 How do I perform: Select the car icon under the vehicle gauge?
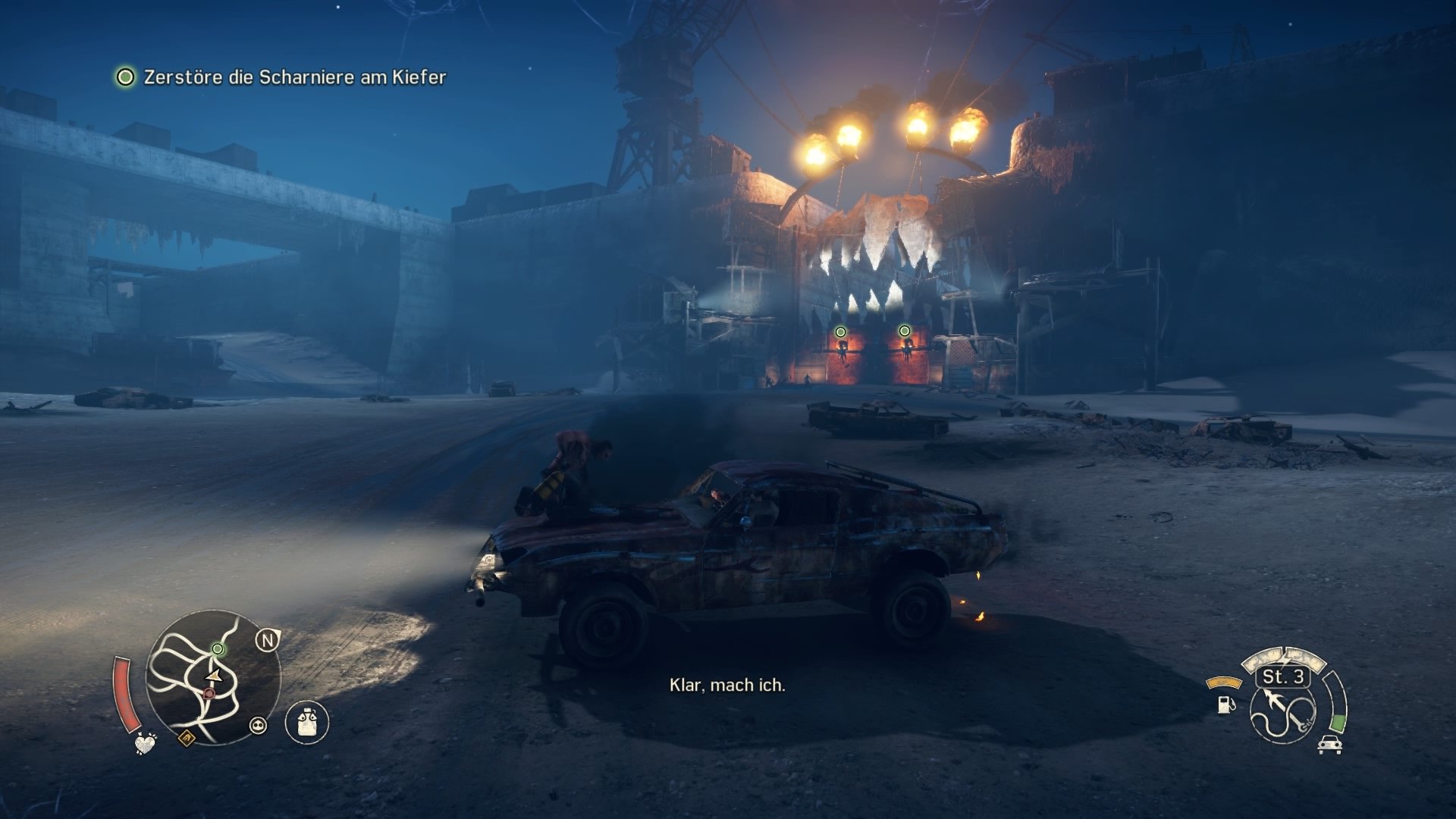[x=1329, y=745]
